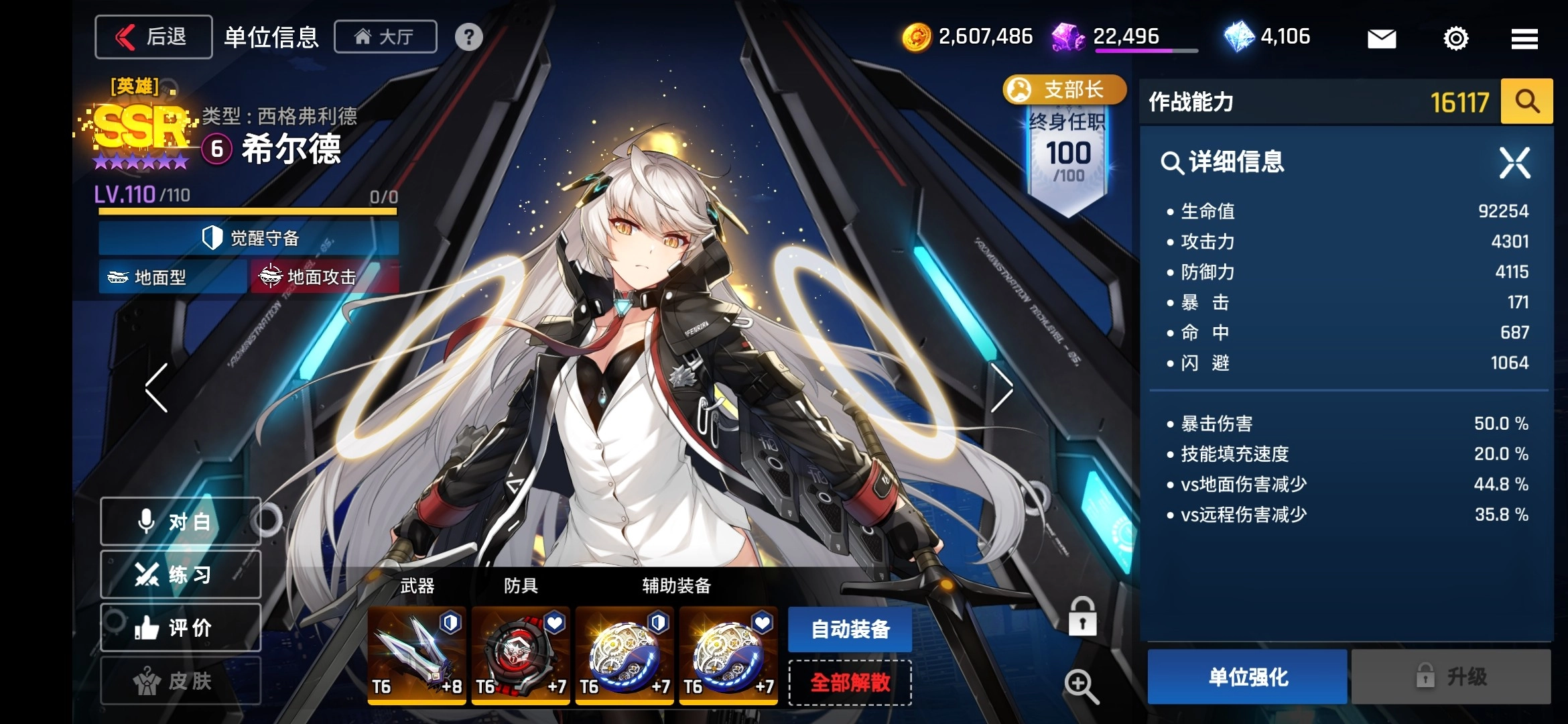This screenshot has width=1568, height=724.
Task: Auto-equip gear with 自动装备
Action: coord(850,629)
